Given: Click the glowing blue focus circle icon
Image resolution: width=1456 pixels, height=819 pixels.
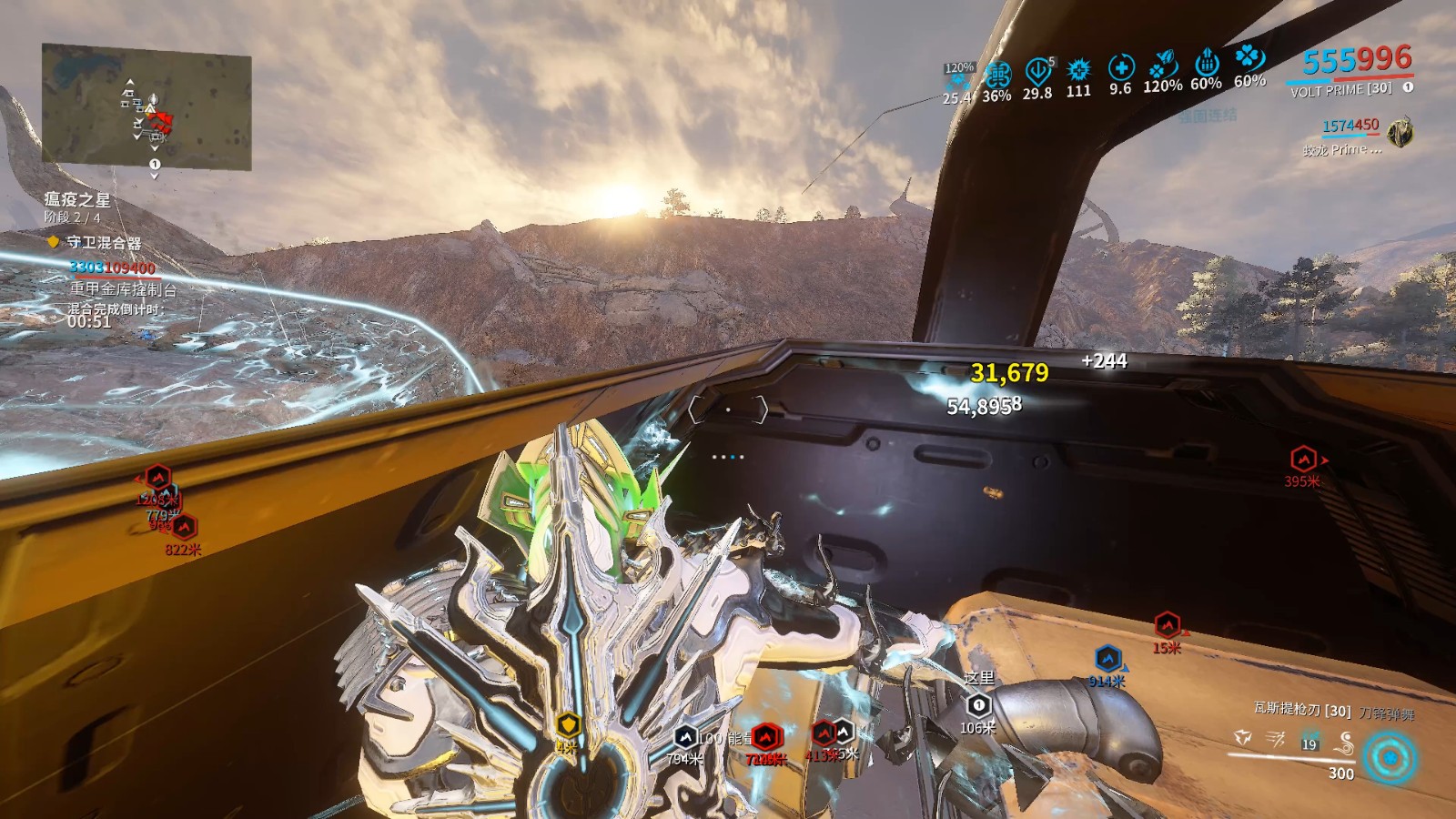Looking at the screenshot, I should pyautogui.click(x=1390, y=757).
